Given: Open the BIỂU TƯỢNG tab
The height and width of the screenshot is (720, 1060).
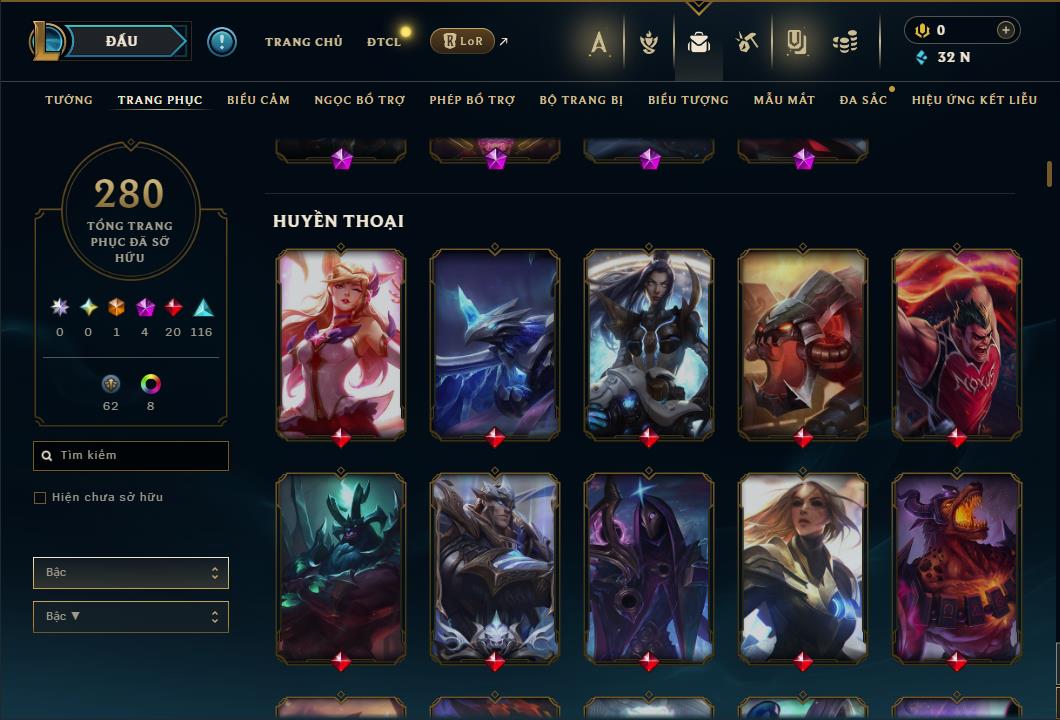Looking at the screenshot, I should pos(688,100).
